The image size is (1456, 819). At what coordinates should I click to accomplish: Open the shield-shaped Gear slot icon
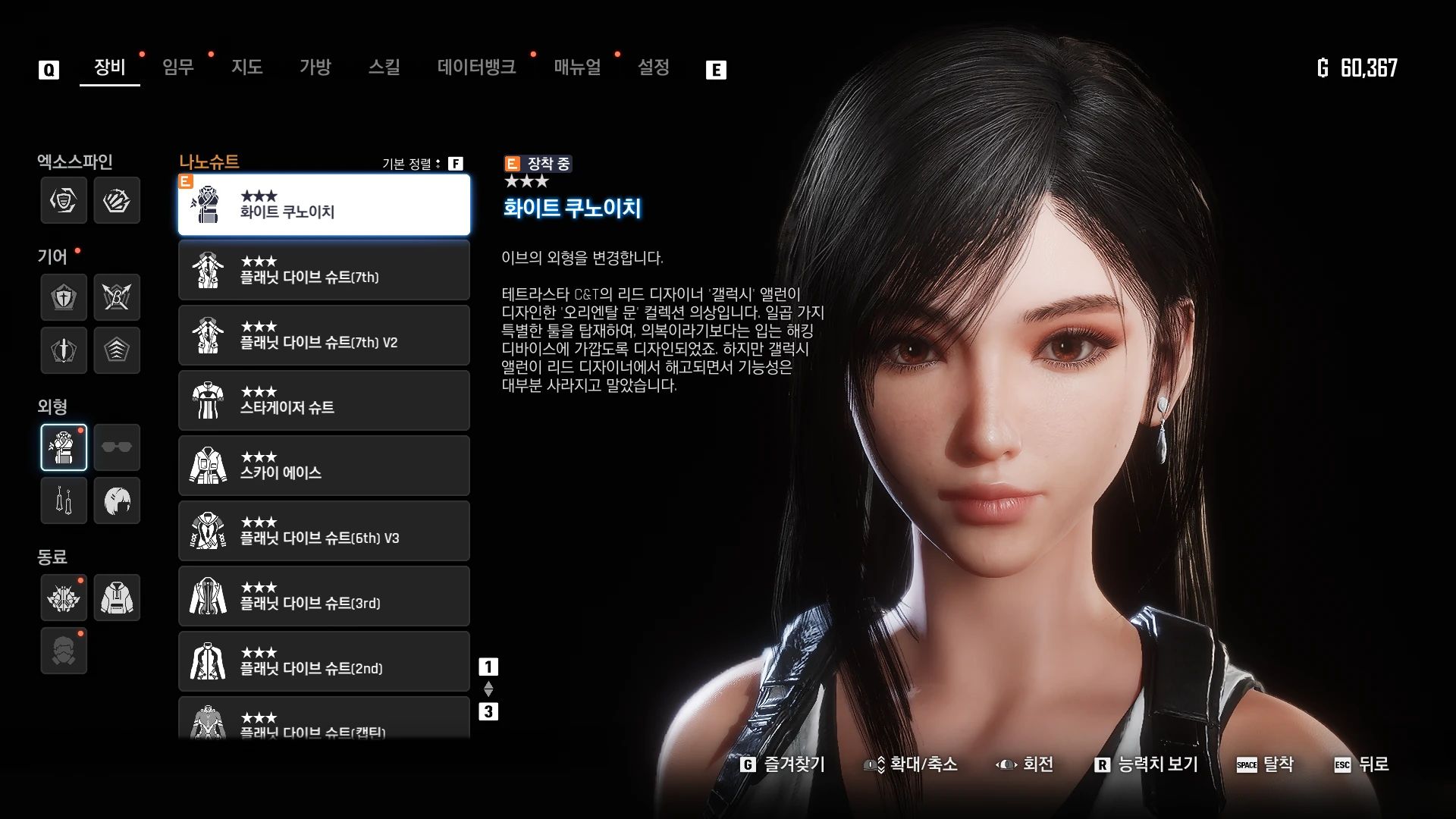64,297
